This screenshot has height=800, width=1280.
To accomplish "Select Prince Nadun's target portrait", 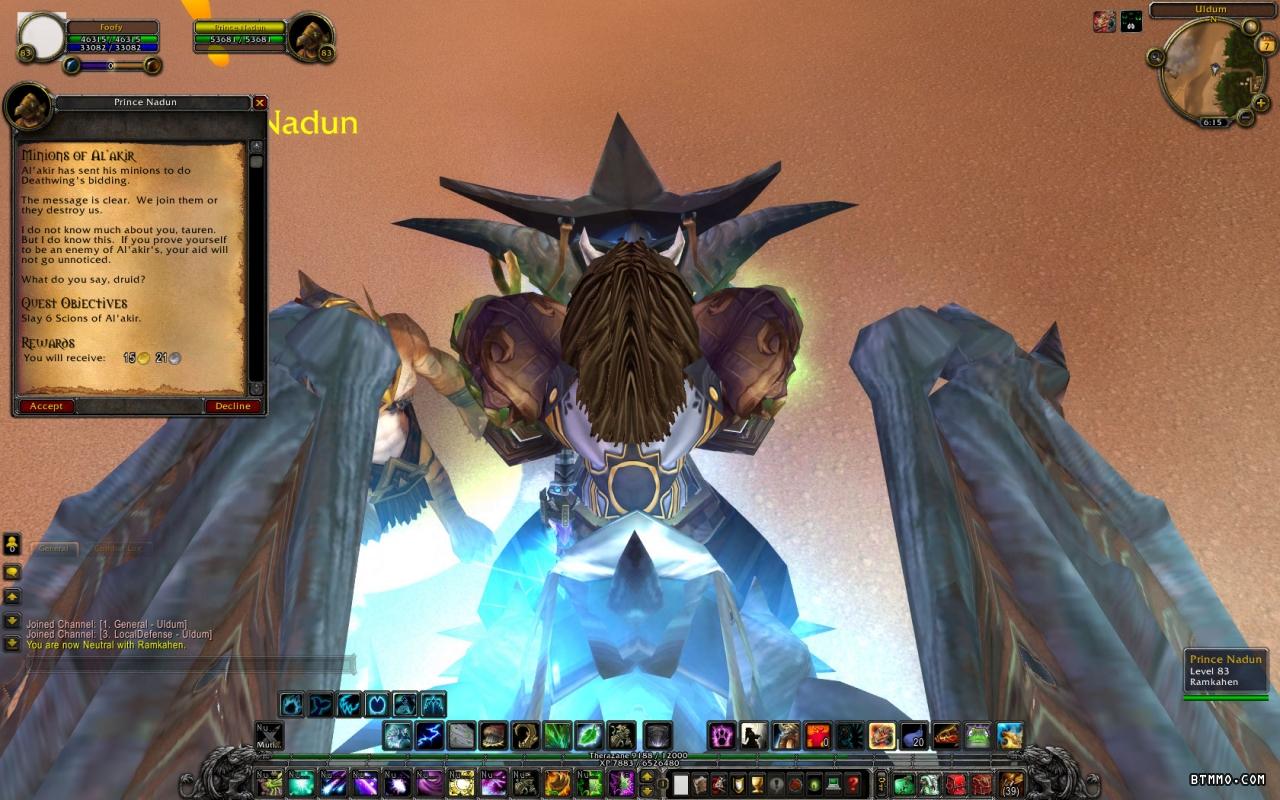I will pos(310,37).
